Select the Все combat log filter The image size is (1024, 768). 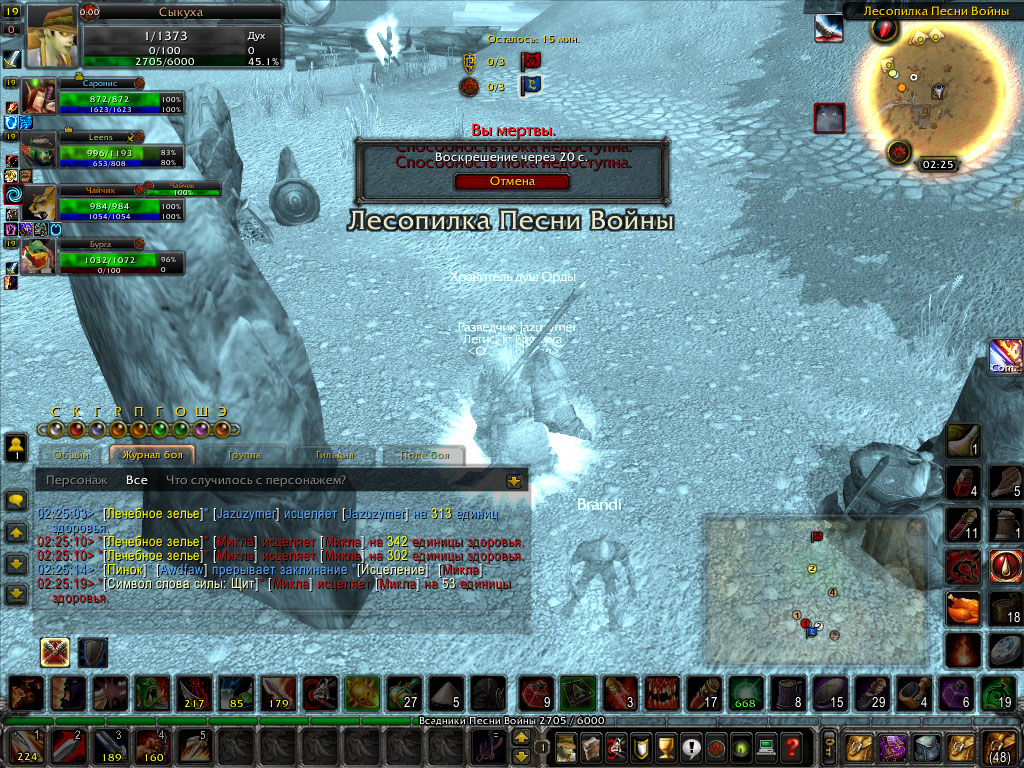[137, 481]
